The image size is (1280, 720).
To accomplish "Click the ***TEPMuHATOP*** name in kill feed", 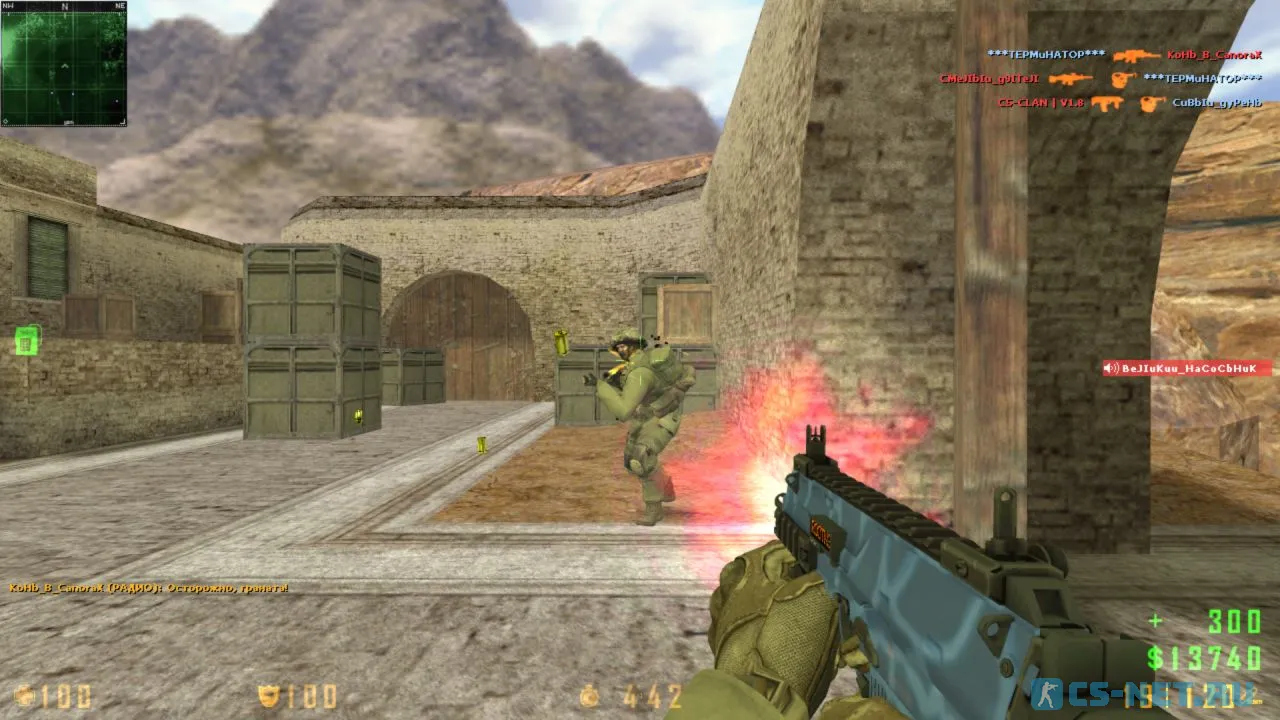I will tap(1045, 53).
